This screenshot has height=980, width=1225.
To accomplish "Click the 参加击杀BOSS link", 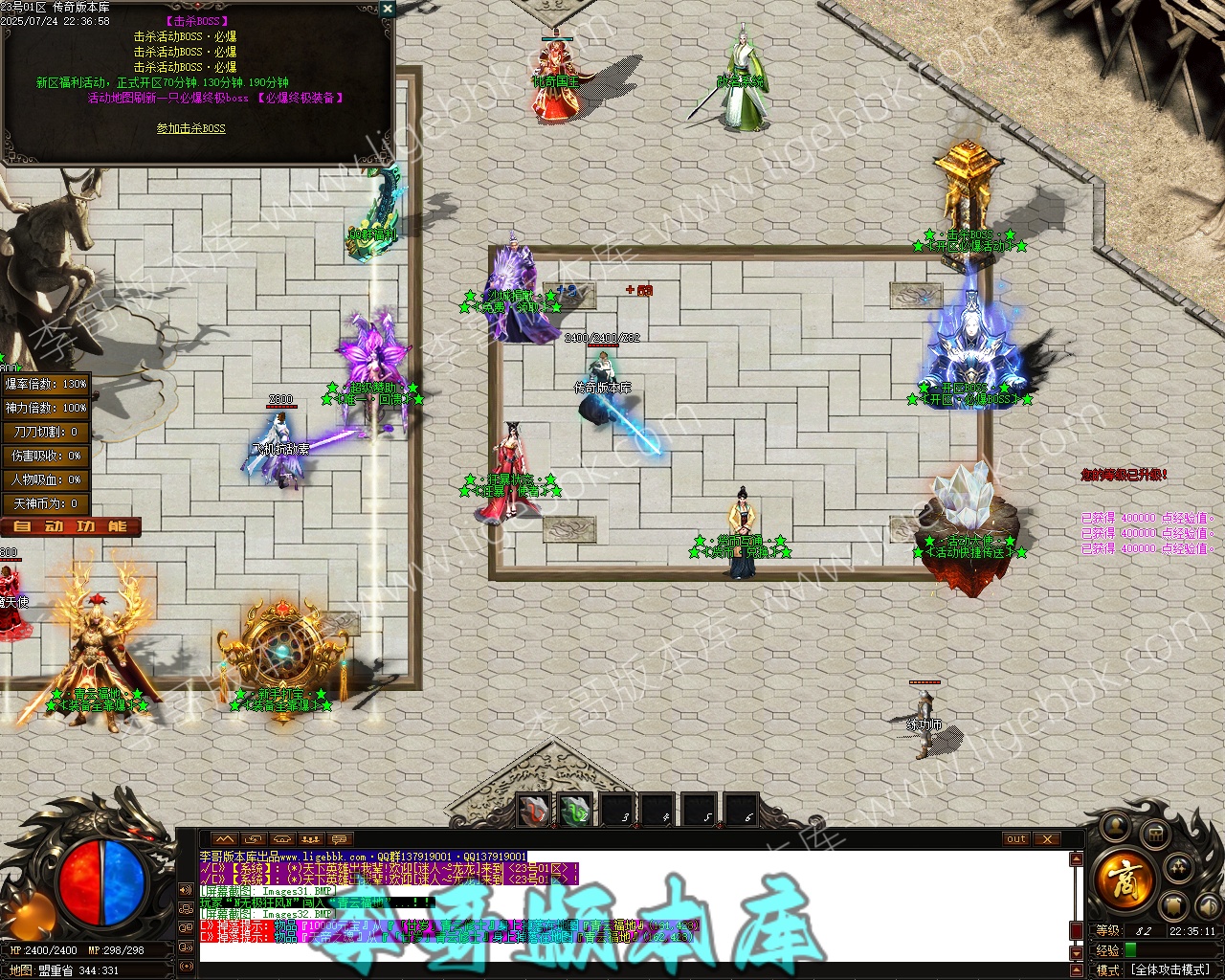I will [x=191, y=128].
